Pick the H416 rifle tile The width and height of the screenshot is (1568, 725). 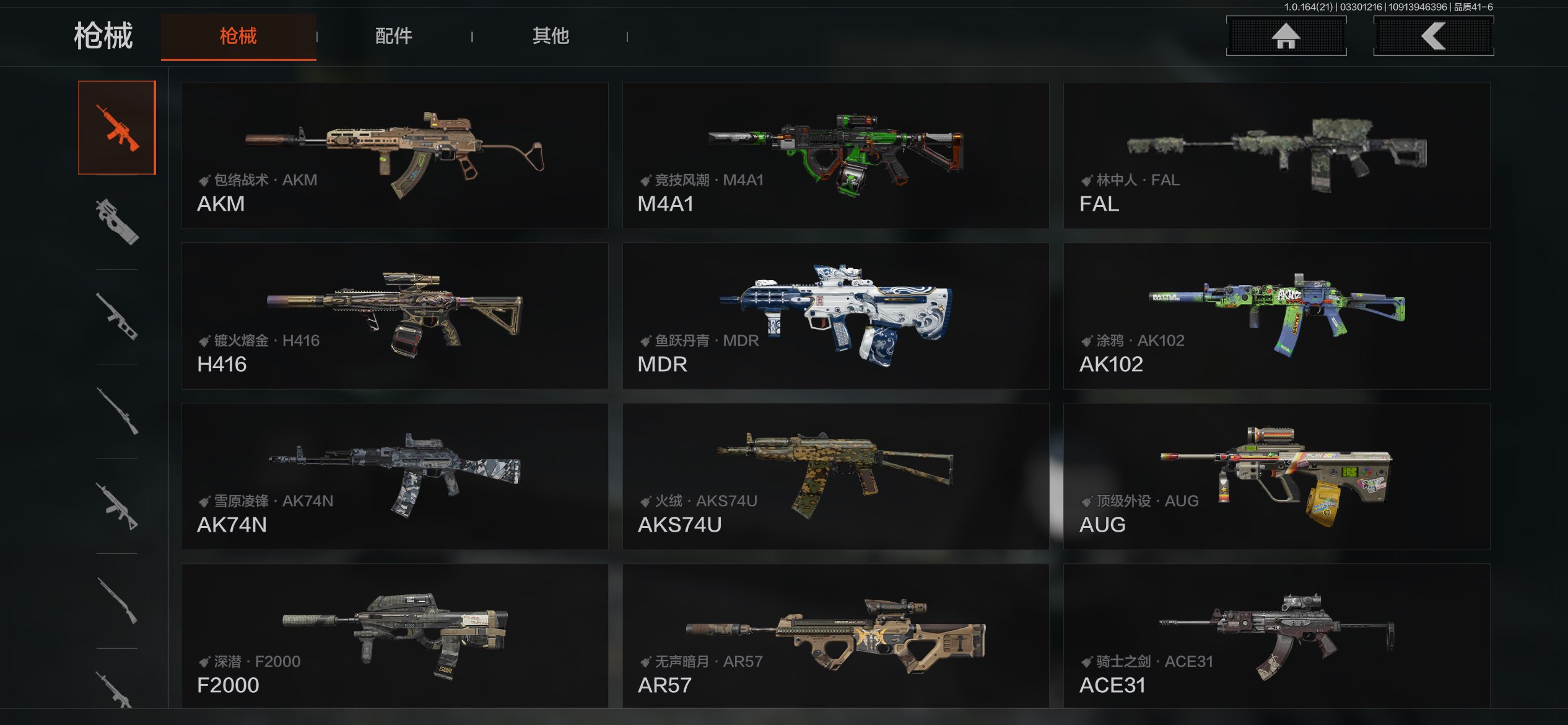coord(394,316)
